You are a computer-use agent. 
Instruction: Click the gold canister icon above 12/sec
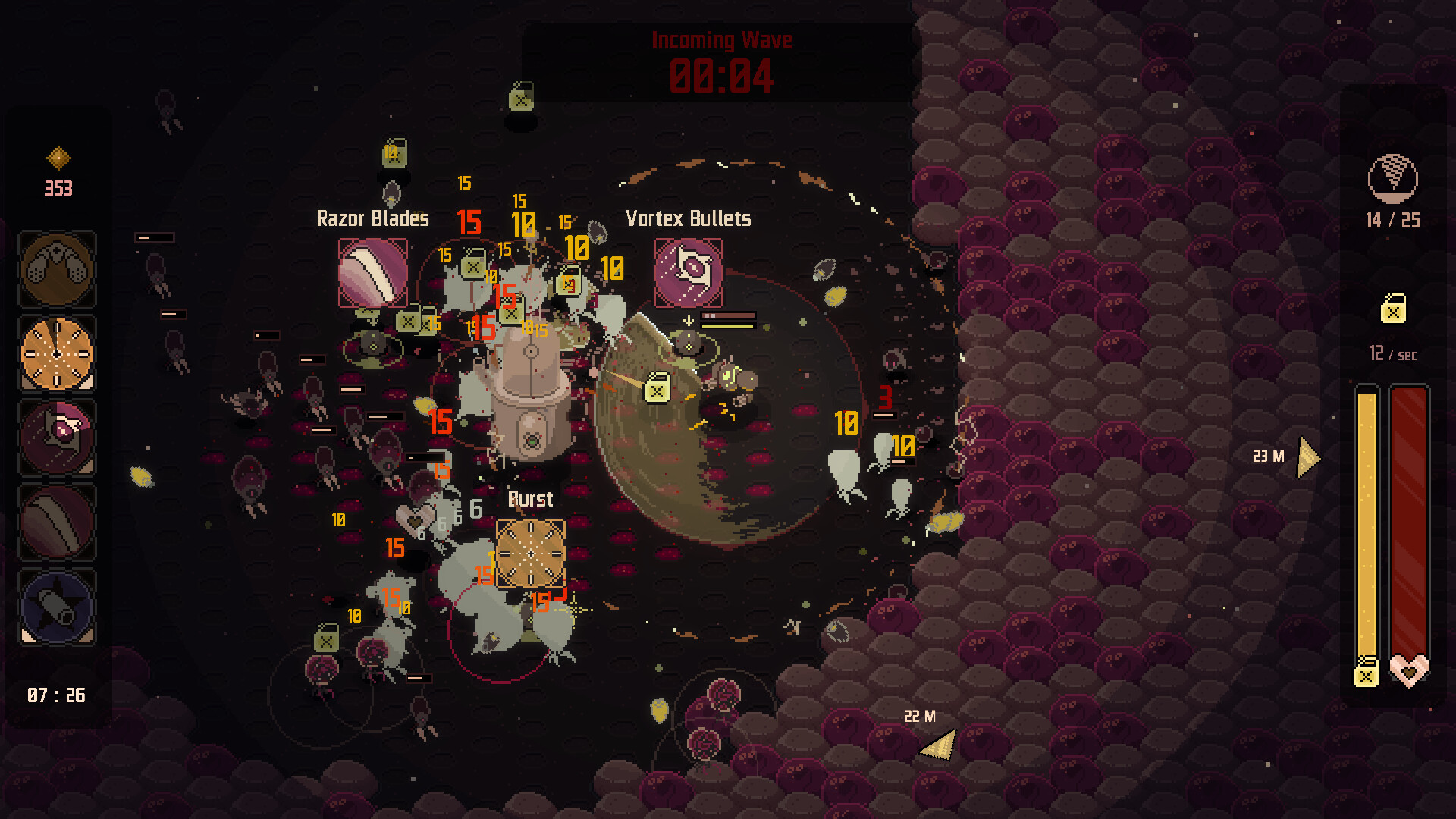pyautogui.click(x=1394, y=310)
